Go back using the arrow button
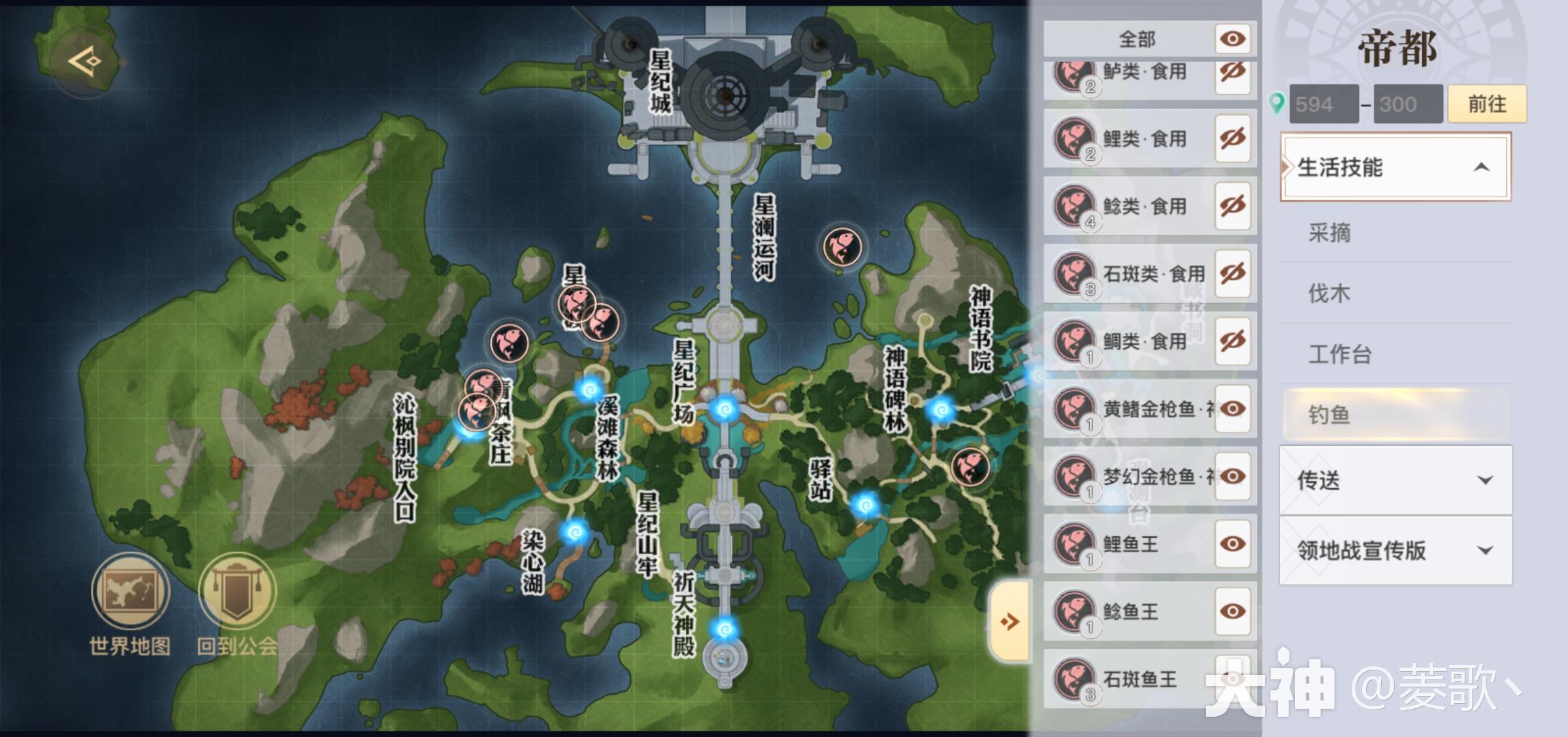This screenshot has width=1568, height=737. coord(86,62)
